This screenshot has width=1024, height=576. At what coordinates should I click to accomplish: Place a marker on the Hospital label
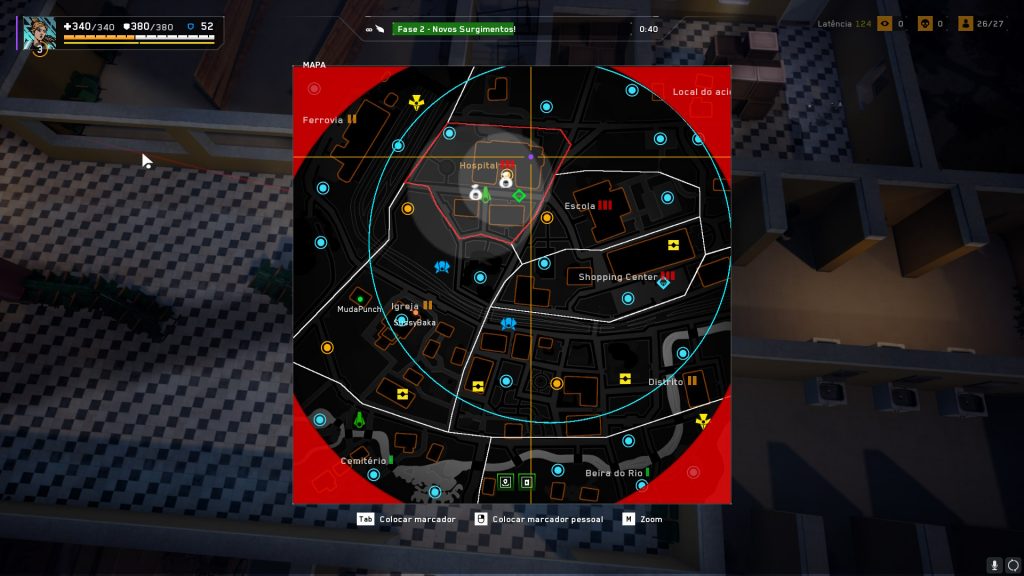477,165
